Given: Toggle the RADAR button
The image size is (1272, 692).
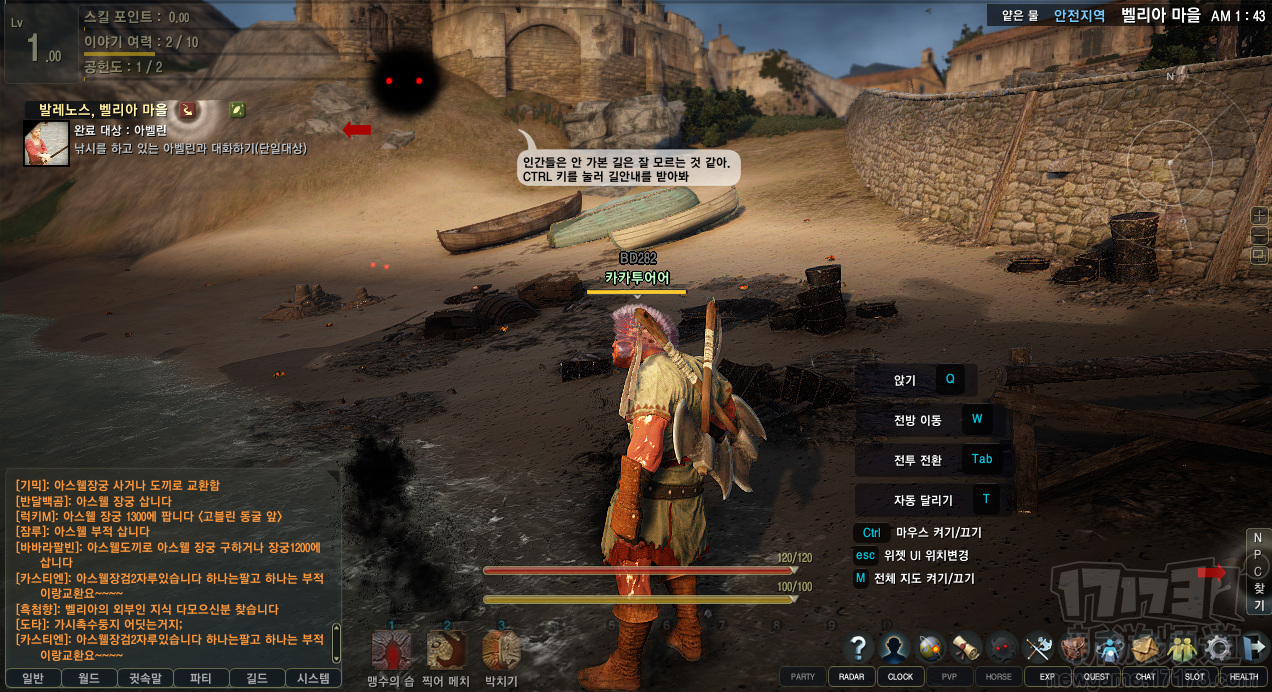Looking at the screenshot, I should click(851, 676).
